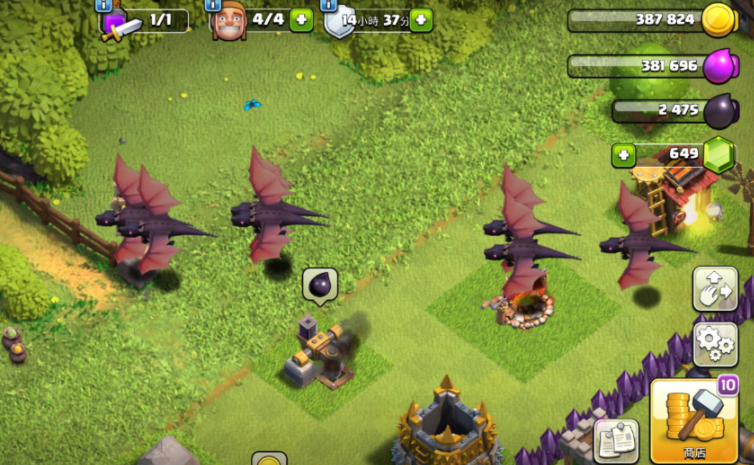Show info above the builder portrait
Screen dimensions: 754x465
tap(215, 4)
